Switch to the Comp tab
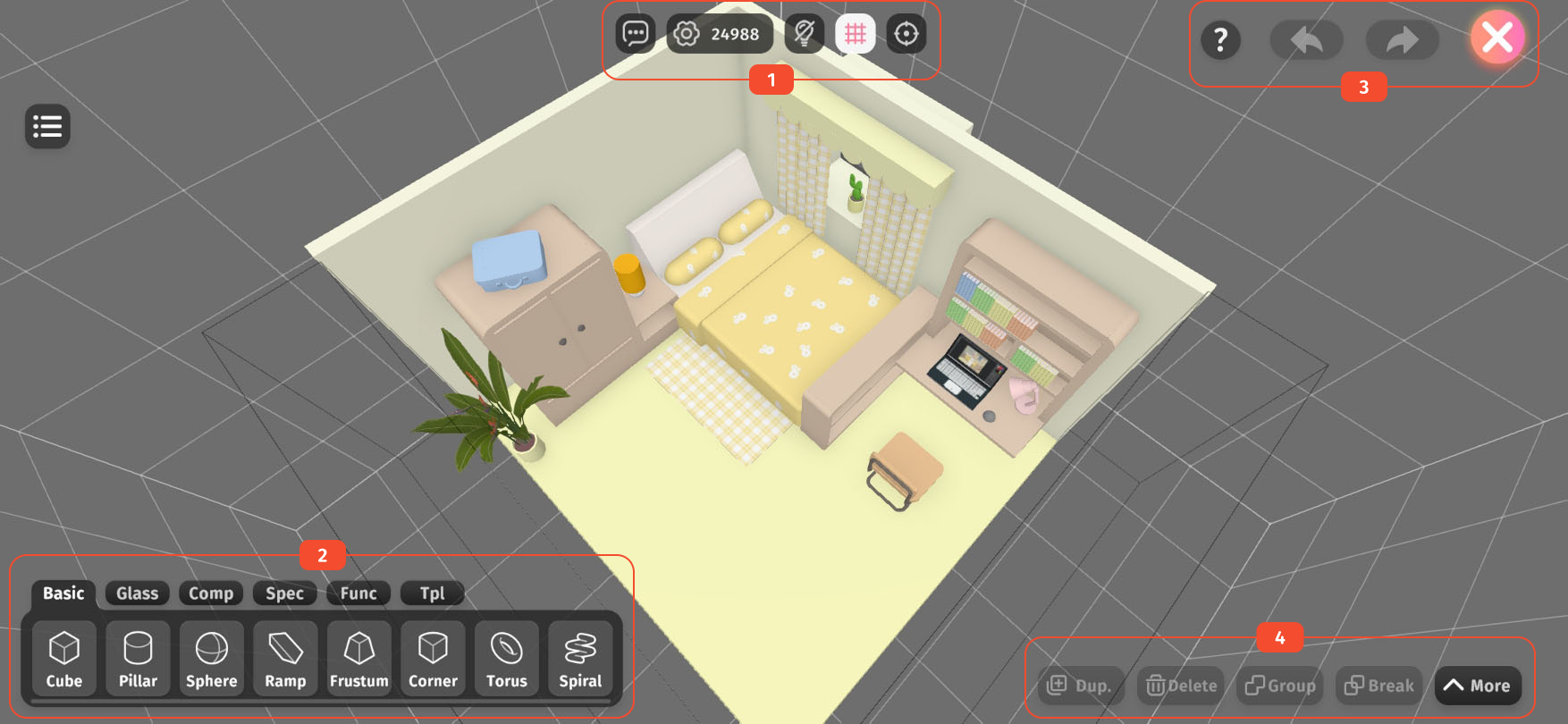This screenshot has width=1568, height=724. click(x=211, y=594)
